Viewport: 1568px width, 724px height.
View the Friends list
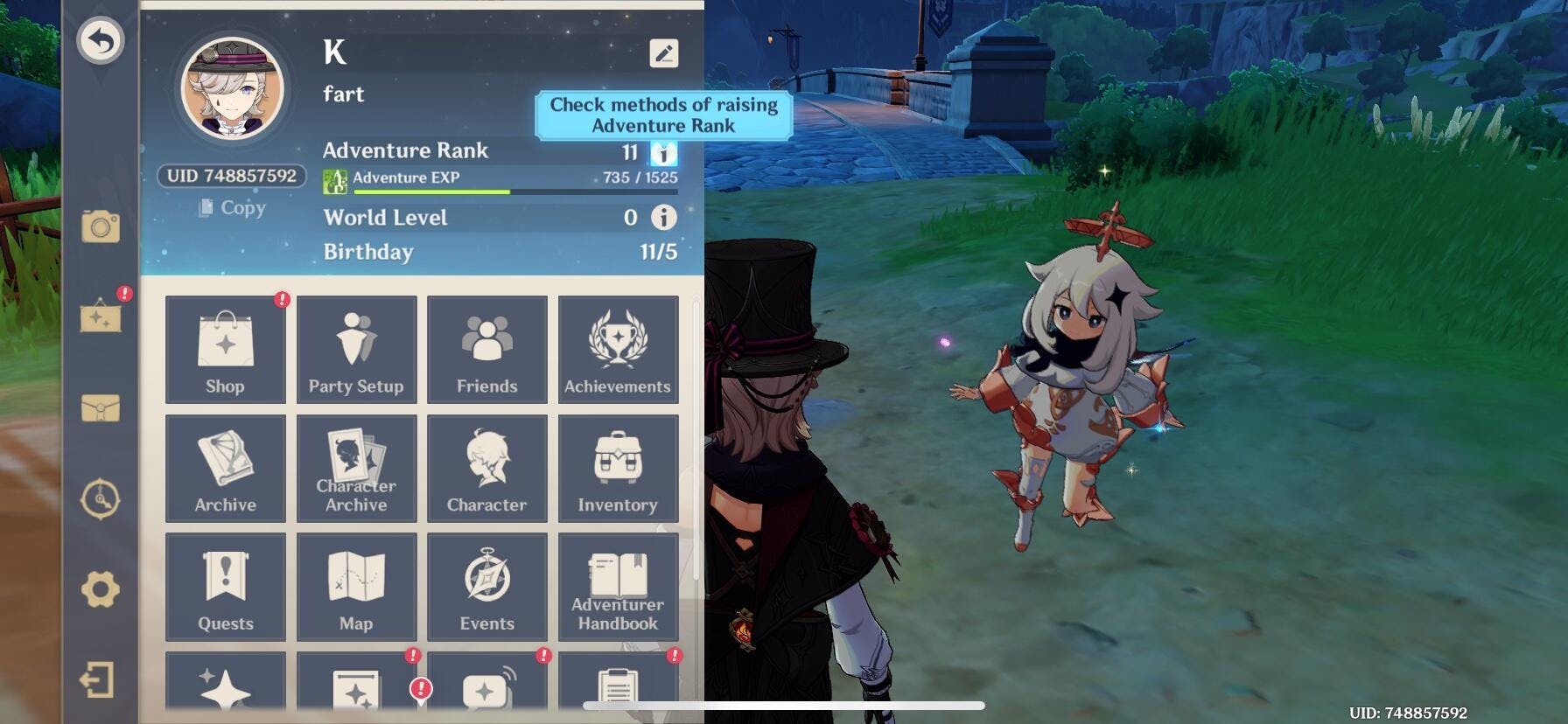click(486, 349)
